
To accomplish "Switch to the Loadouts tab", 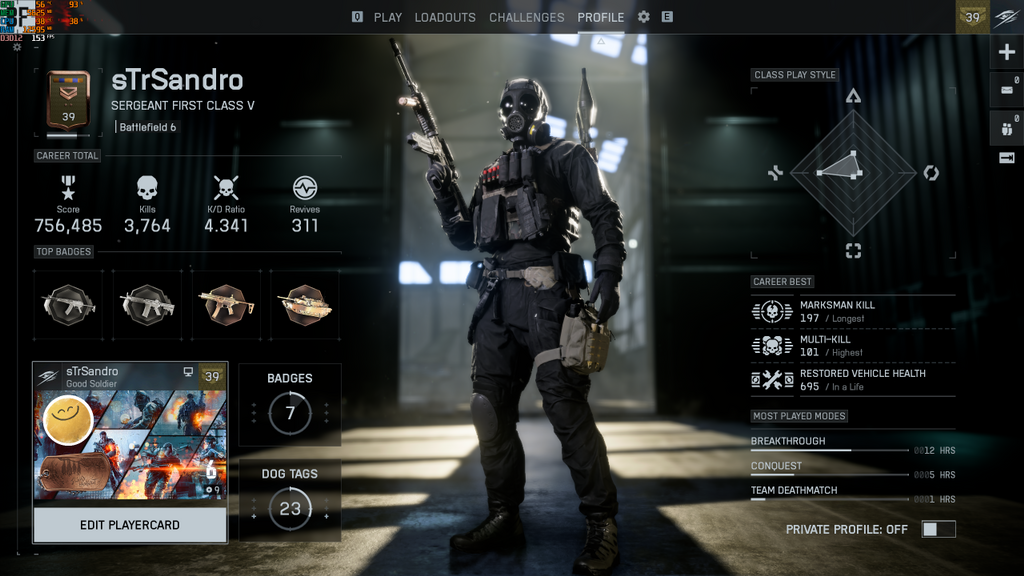I will (x=445, y=17).
